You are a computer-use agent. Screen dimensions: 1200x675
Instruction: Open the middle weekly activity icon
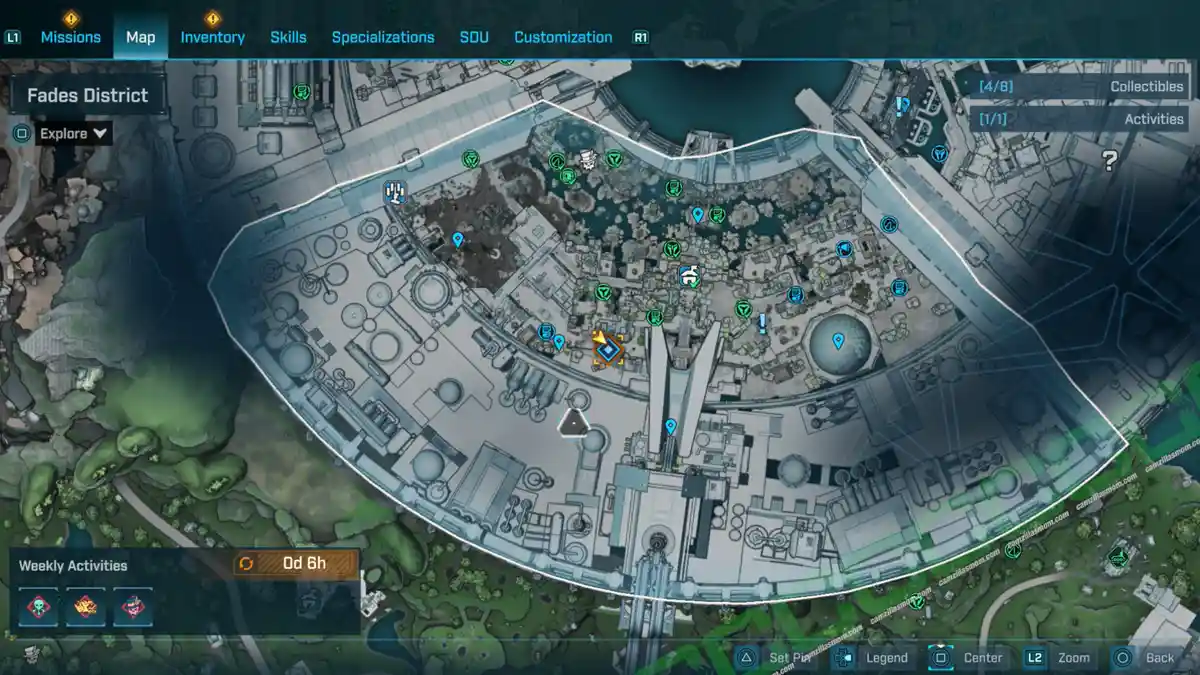[x=86, y=606]
